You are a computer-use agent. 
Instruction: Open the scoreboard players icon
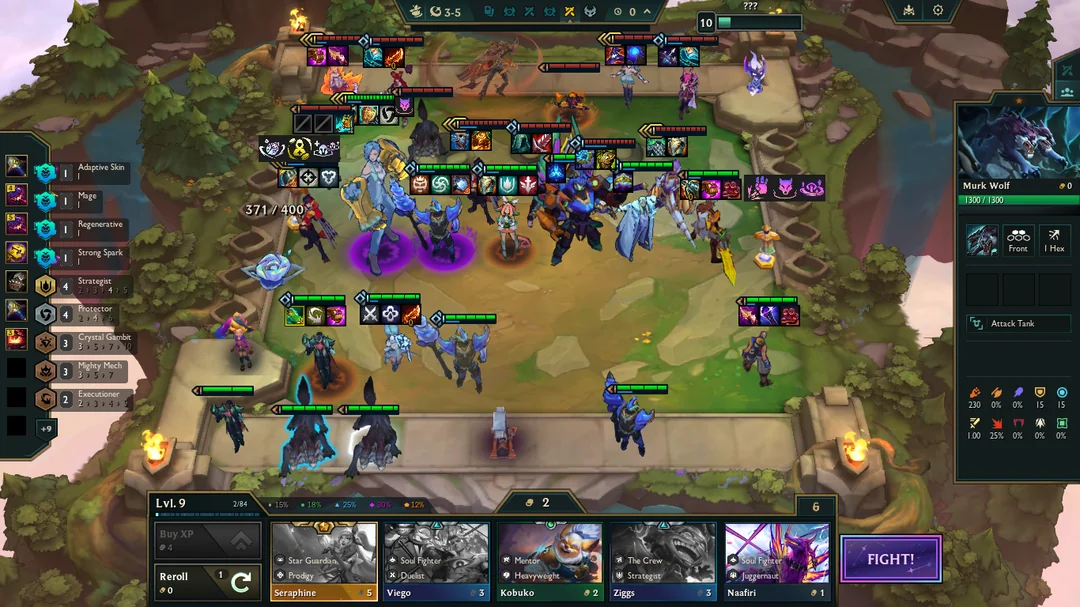(x=1066, y=92)
